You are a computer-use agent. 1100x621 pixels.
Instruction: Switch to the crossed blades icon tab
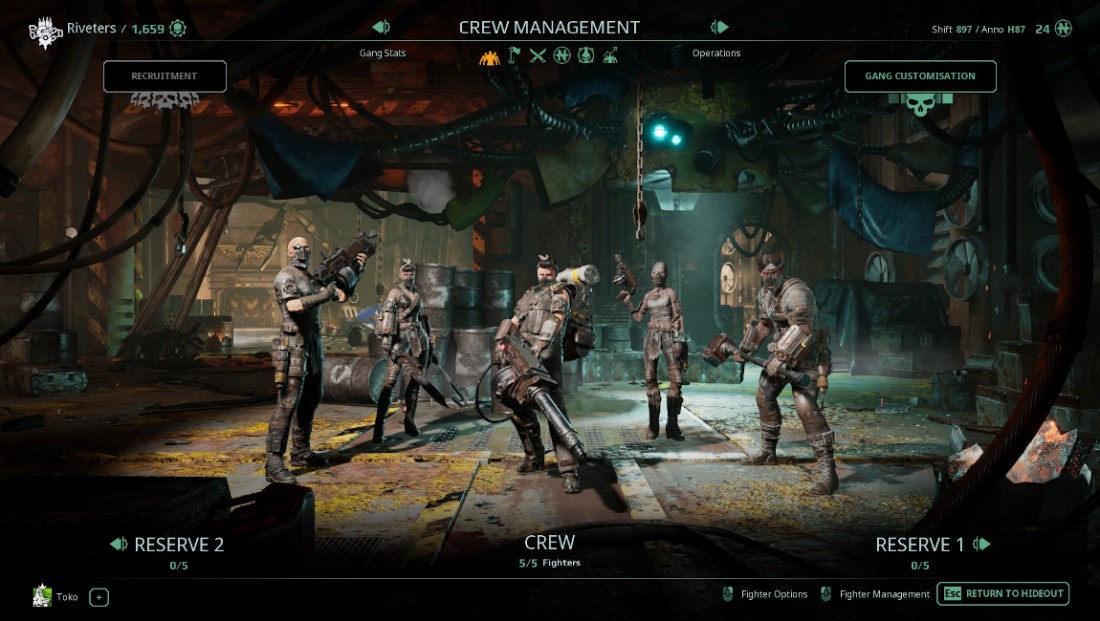coord(538,55)
